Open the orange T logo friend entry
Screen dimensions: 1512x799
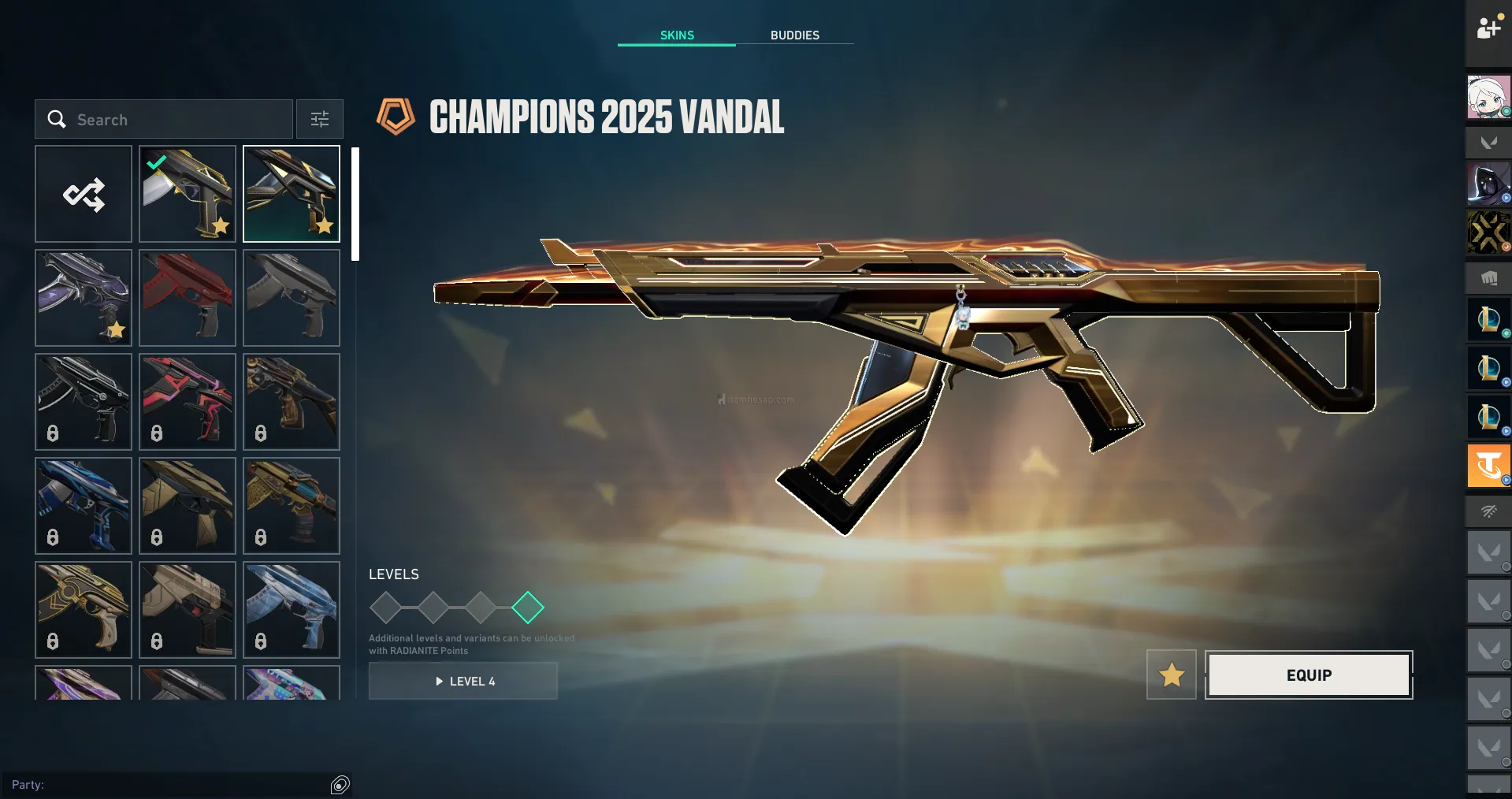point(1488,466)
